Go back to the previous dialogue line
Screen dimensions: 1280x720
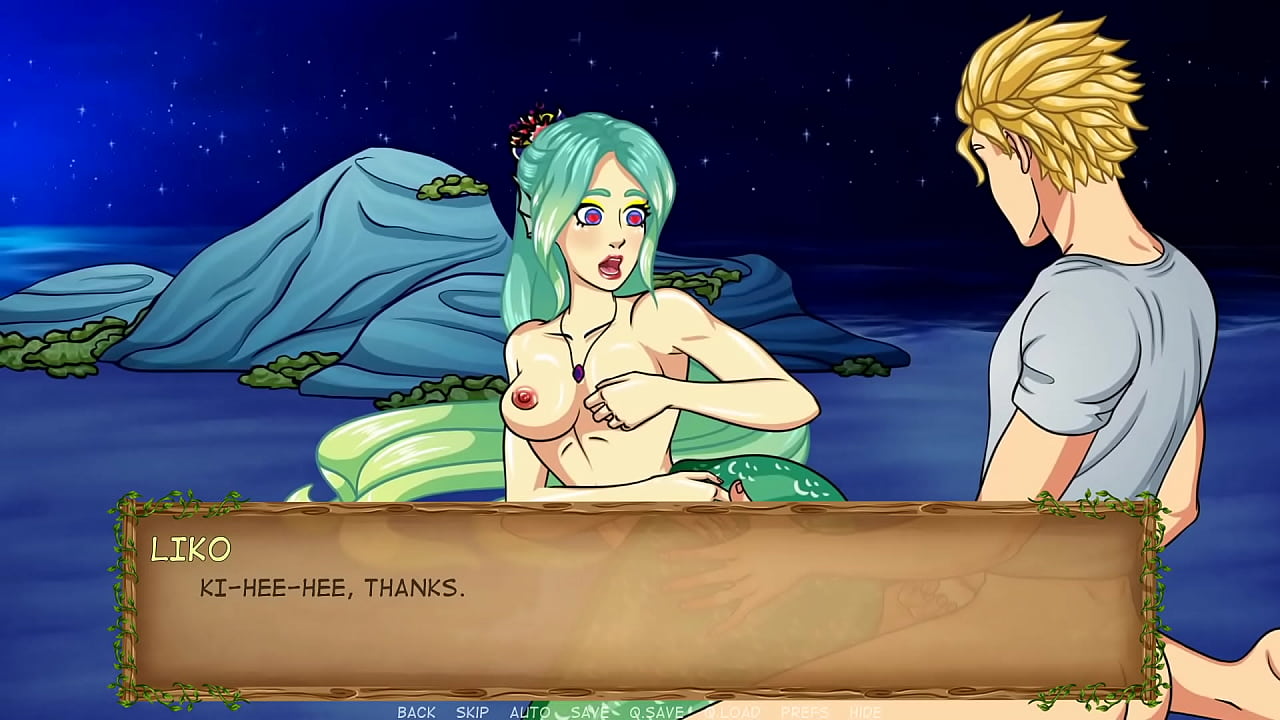[416, 712]
